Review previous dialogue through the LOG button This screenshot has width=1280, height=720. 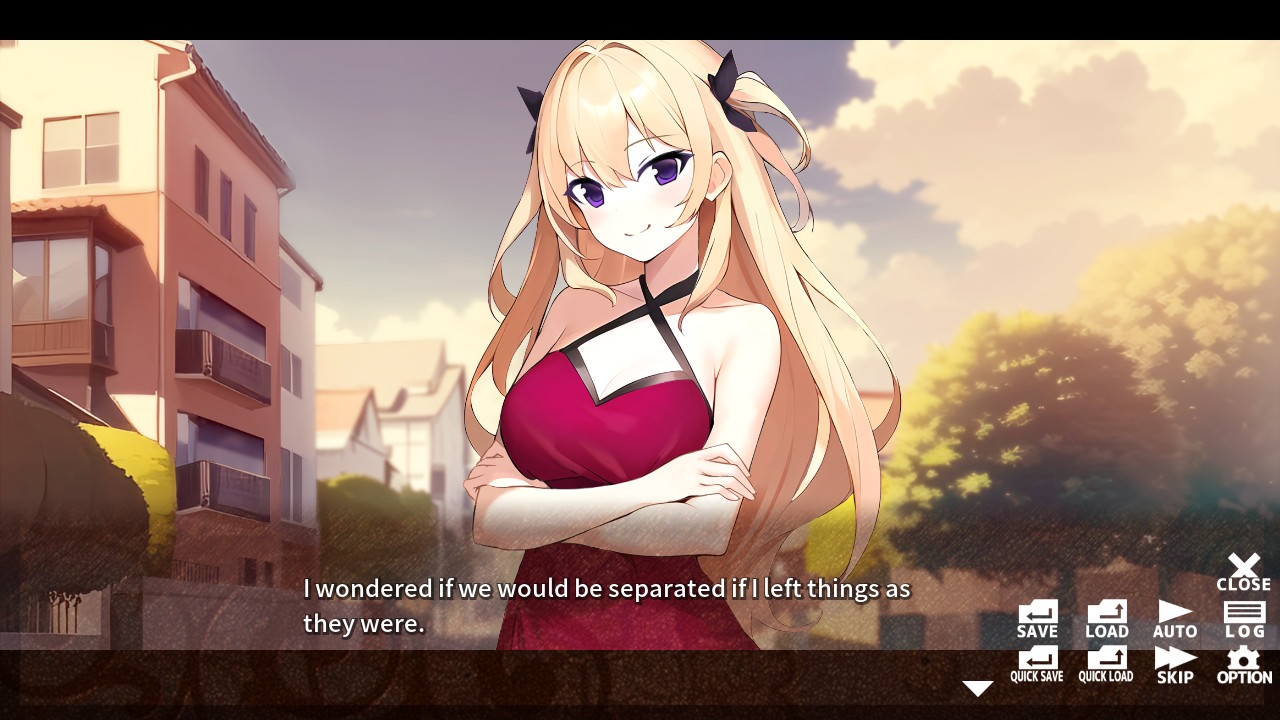1243,617
